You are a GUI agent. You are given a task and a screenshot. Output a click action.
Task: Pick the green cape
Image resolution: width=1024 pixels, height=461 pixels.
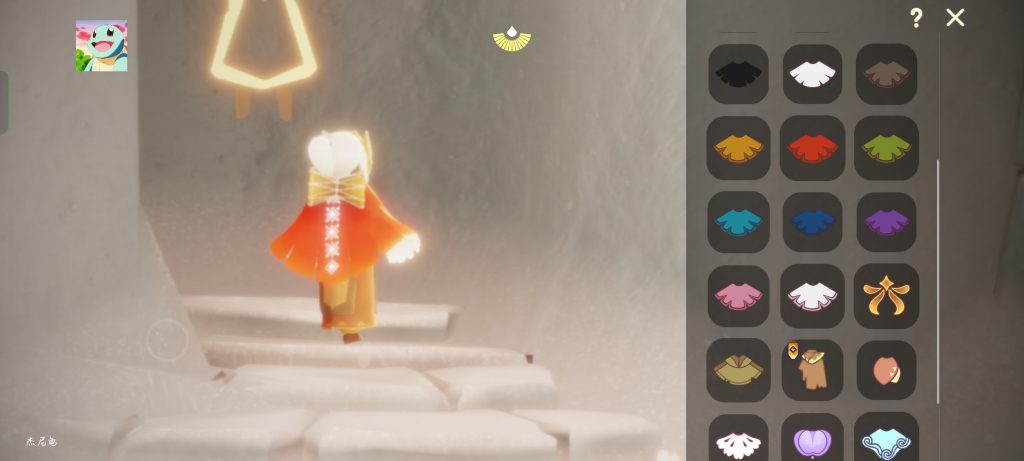click(886, 148)
